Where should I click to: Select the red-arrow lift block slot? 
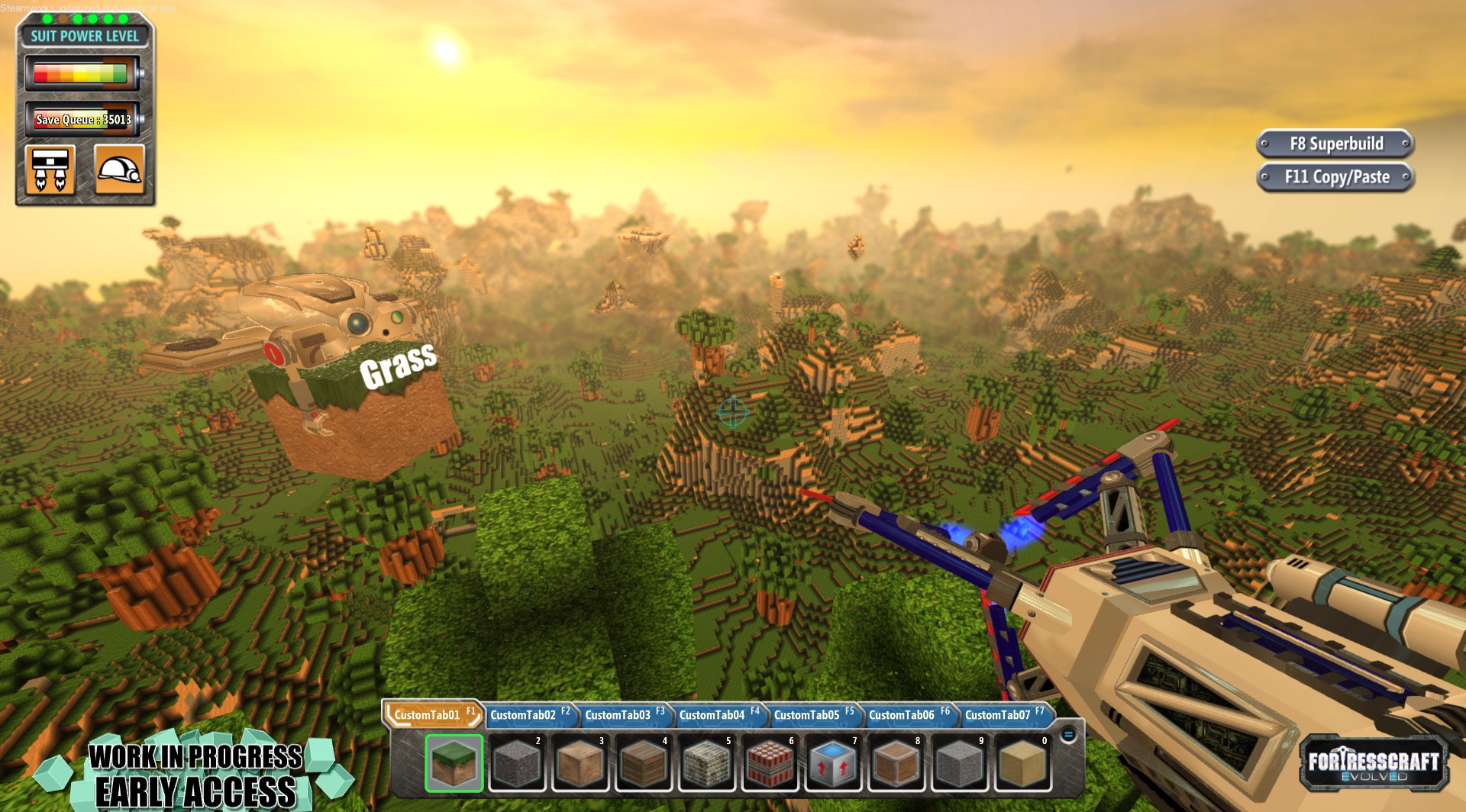pyautogui.click(x=833, y=763)
